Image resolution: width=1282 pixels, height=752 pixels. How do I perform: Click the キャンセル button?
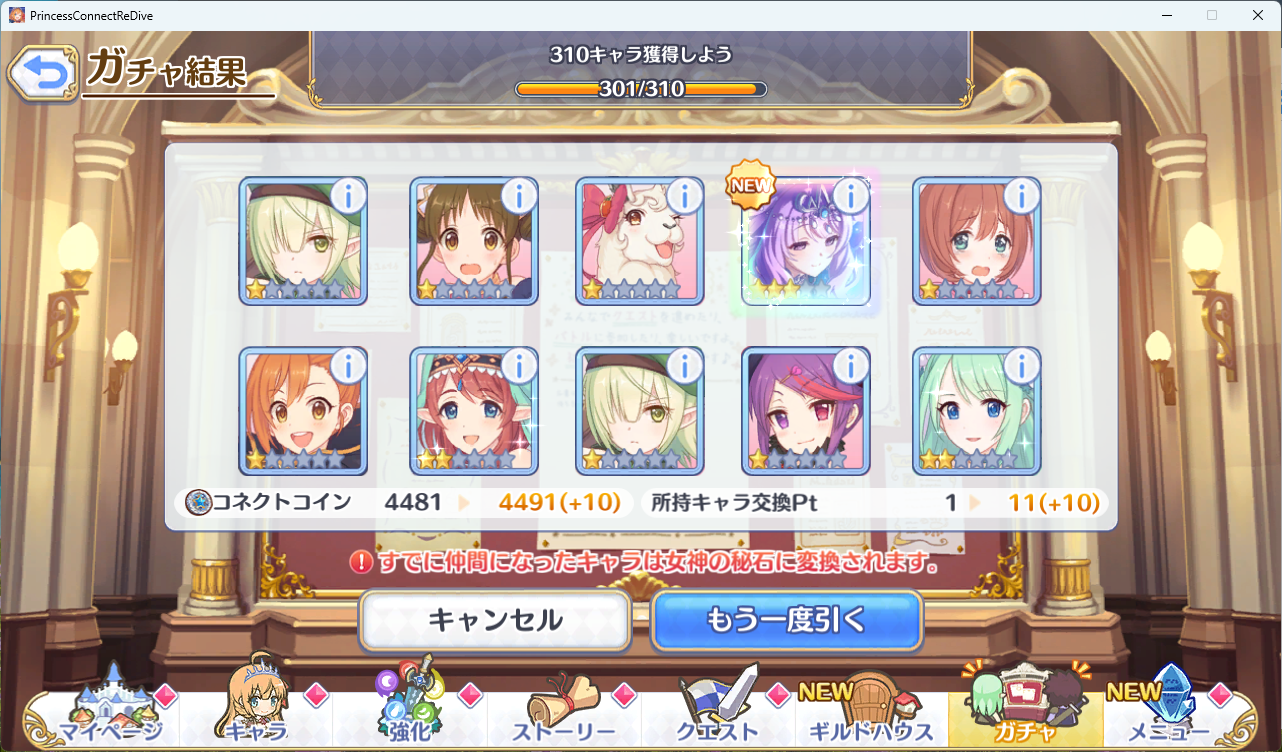pyautogui.click(x=495, y=620)
